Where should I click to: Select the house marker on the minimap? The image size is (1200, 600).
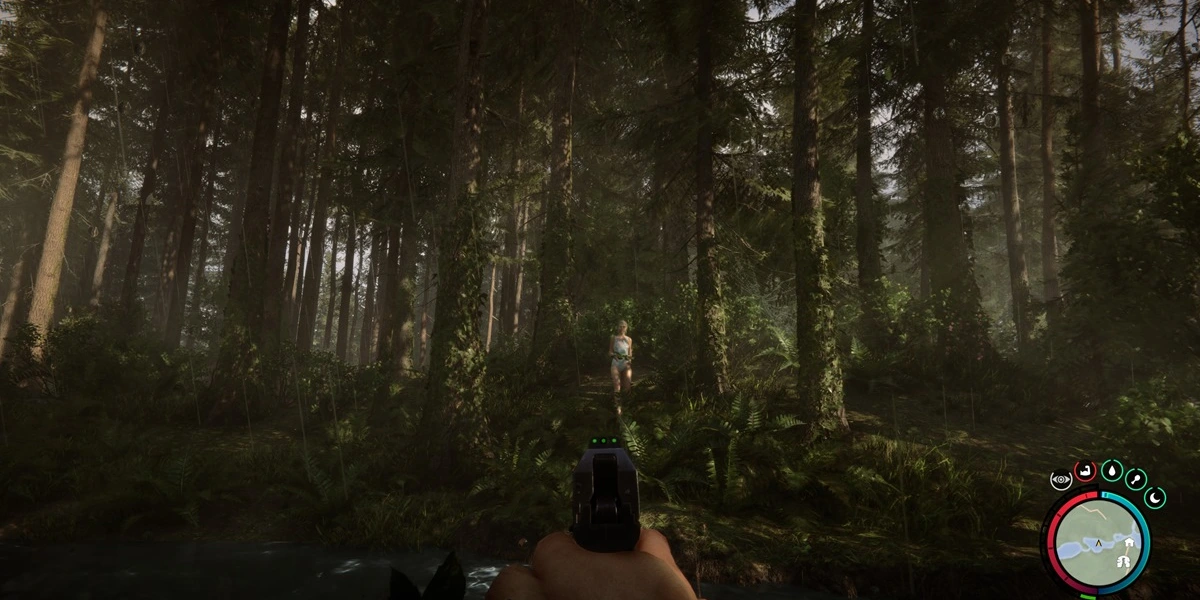coord(1130,543)
